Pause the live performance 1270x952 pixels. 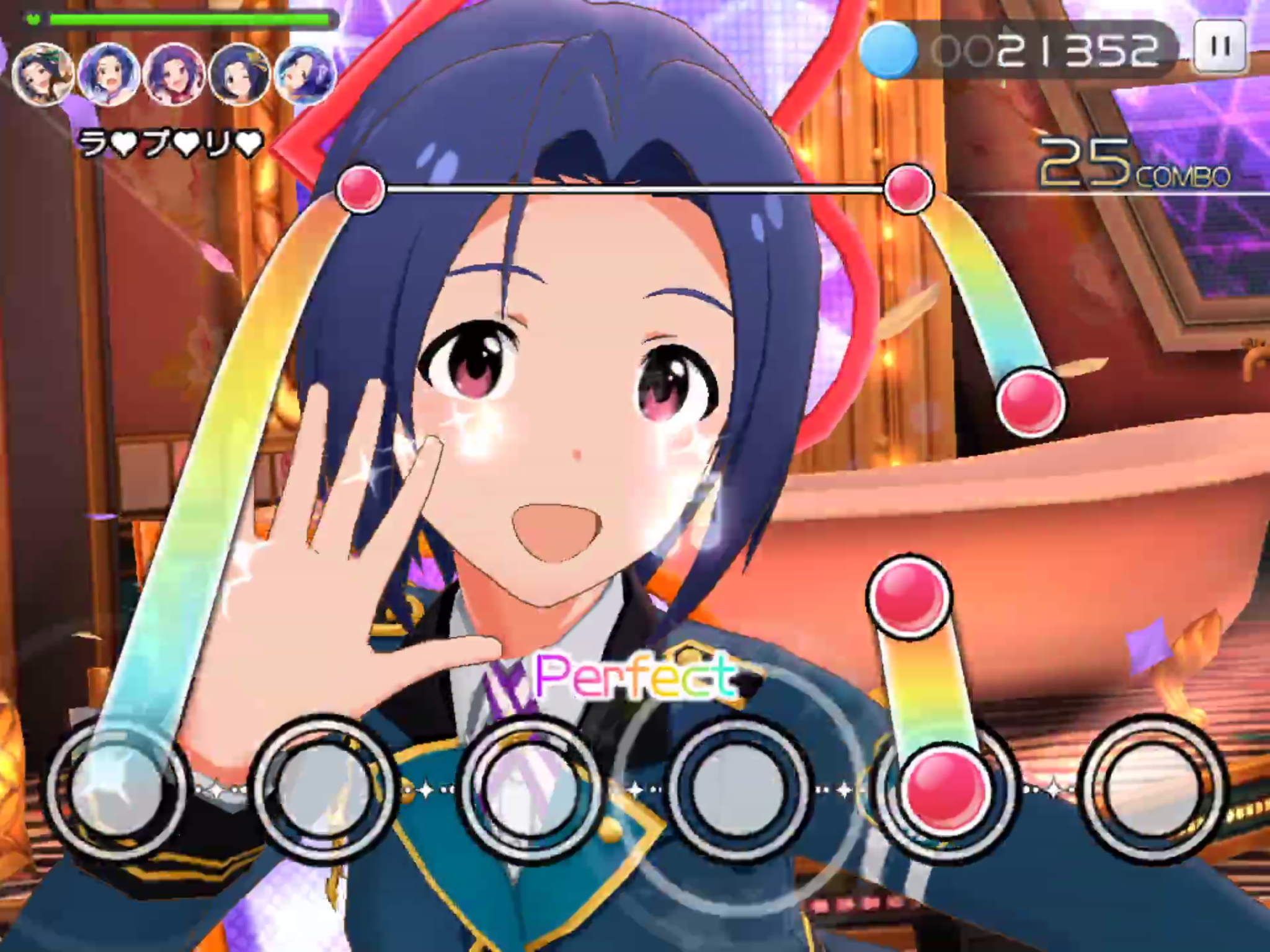(1220, 46)
